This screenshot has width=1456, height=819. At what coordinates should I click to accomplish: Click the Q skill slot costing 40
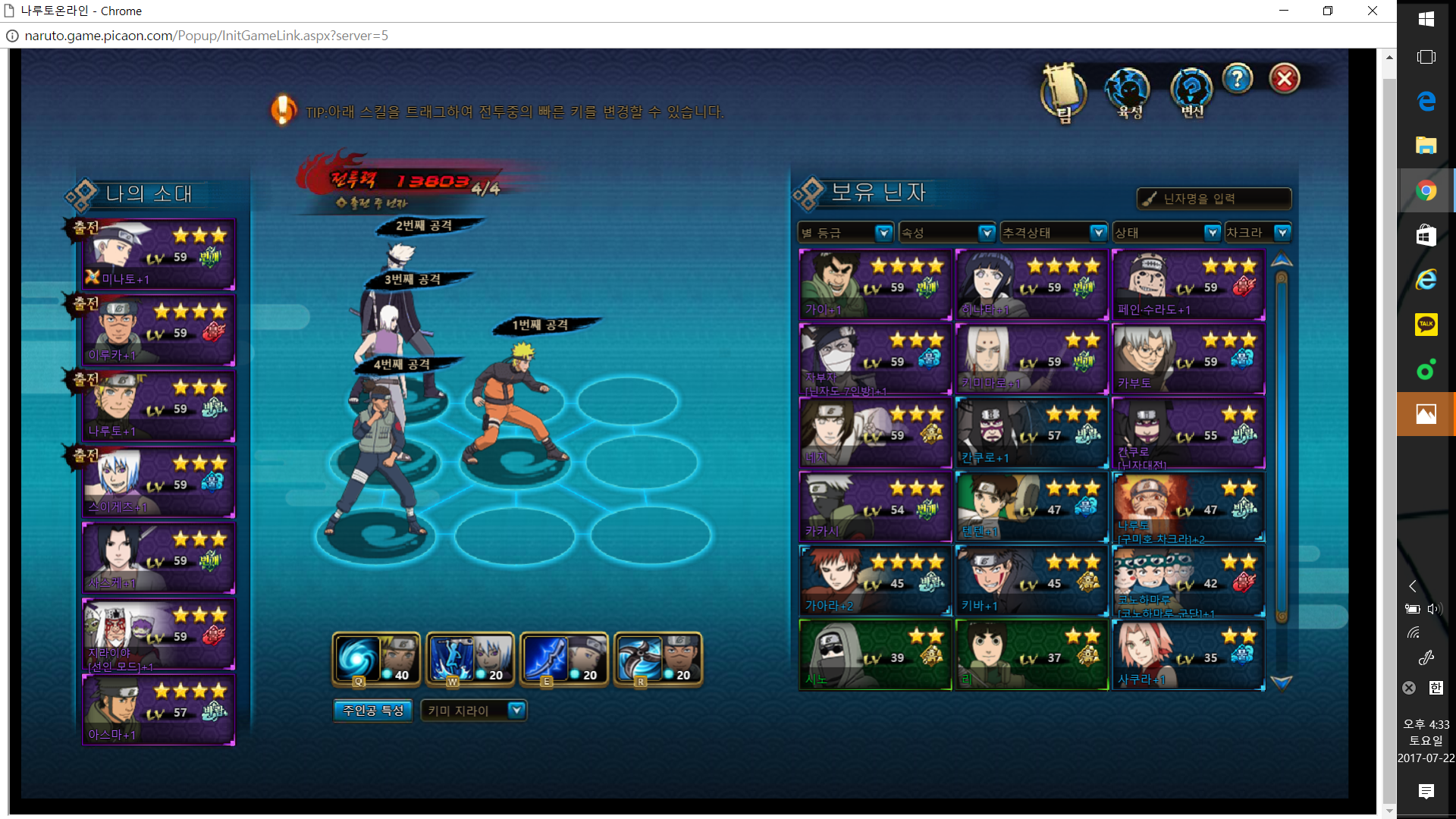(376, 658)
